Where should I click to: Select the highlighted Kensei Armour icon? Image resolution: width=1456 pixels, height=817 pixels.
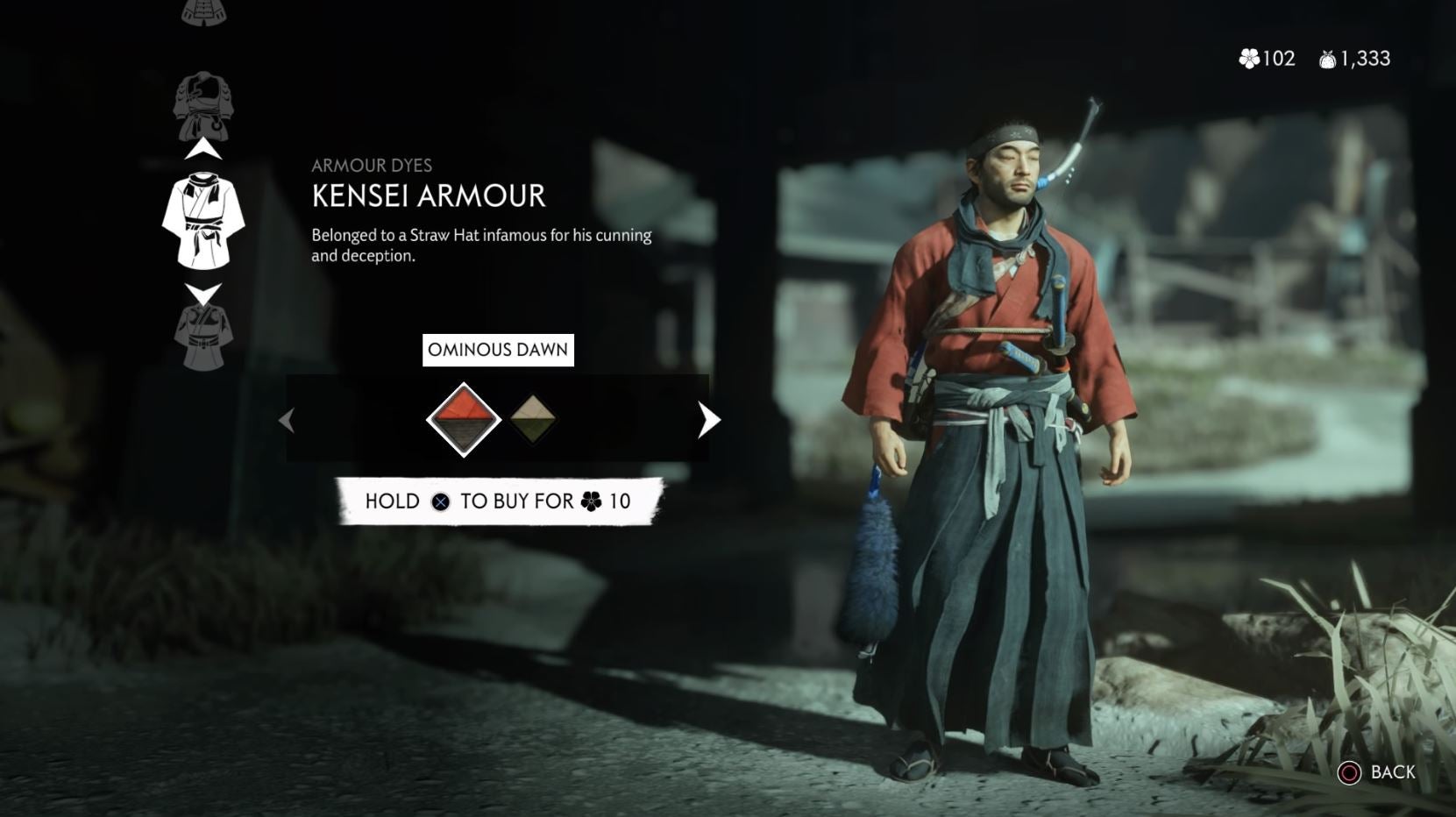point(203,219)
